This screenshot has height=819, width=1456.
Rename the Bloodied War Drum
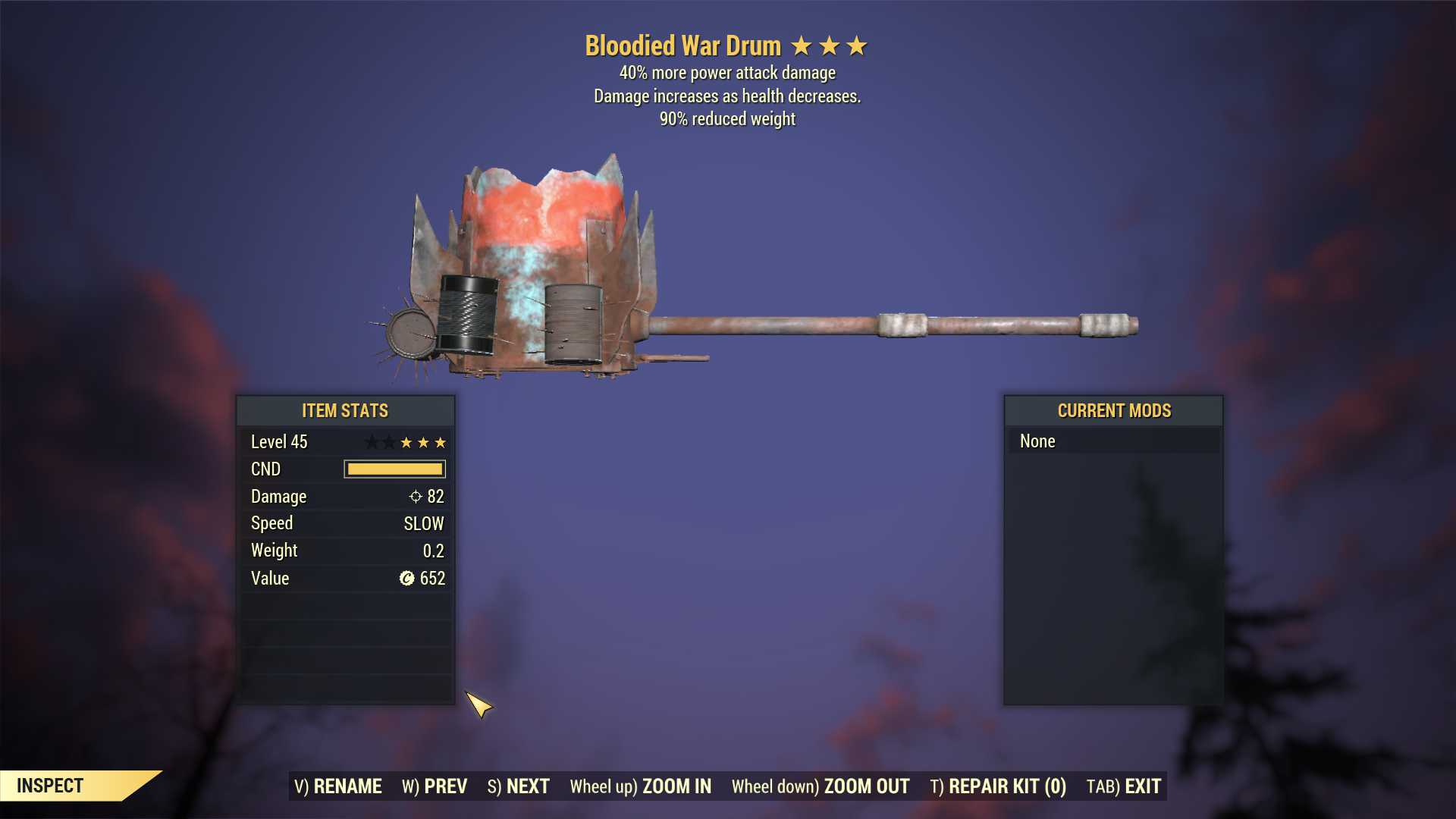pyautogui.click(x=338, y=786)
